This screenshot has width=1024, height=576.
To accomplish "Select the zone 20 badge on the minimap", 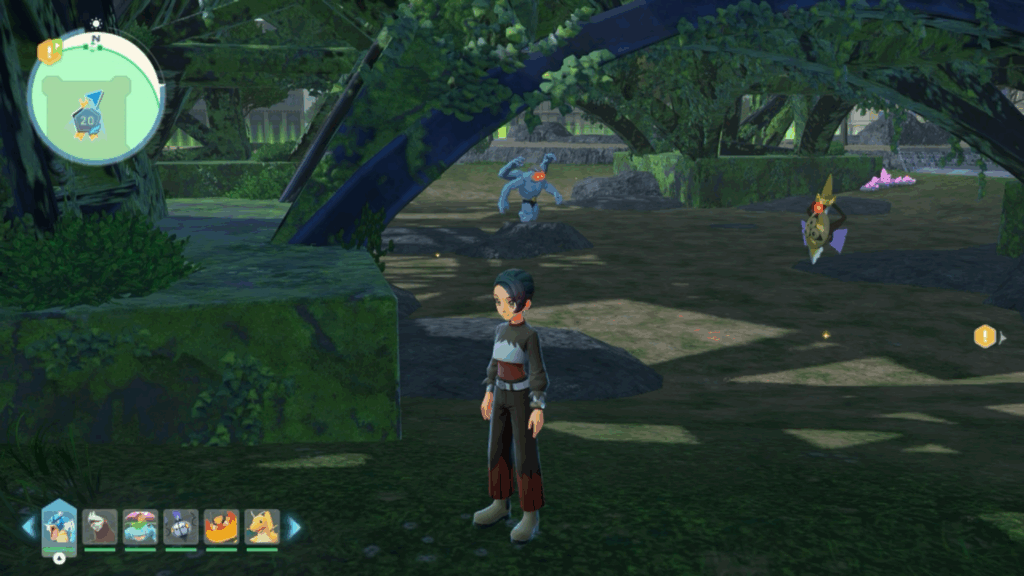I will [85, 120].
